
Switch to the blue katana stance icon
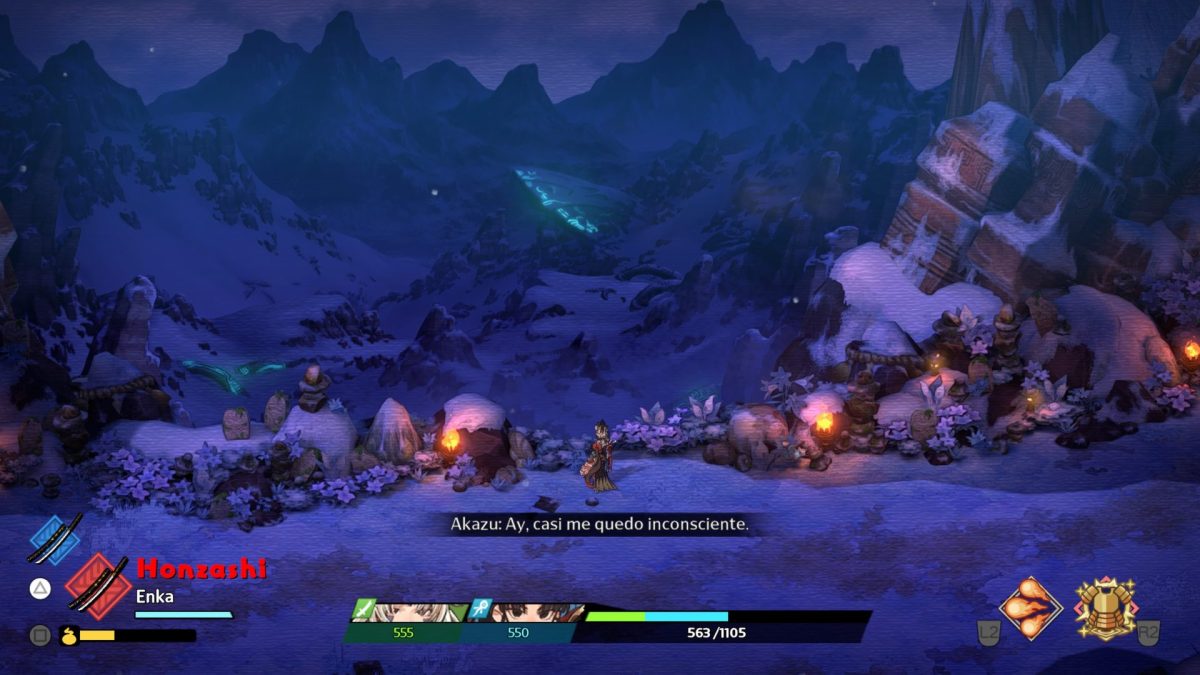pos(54,538)
